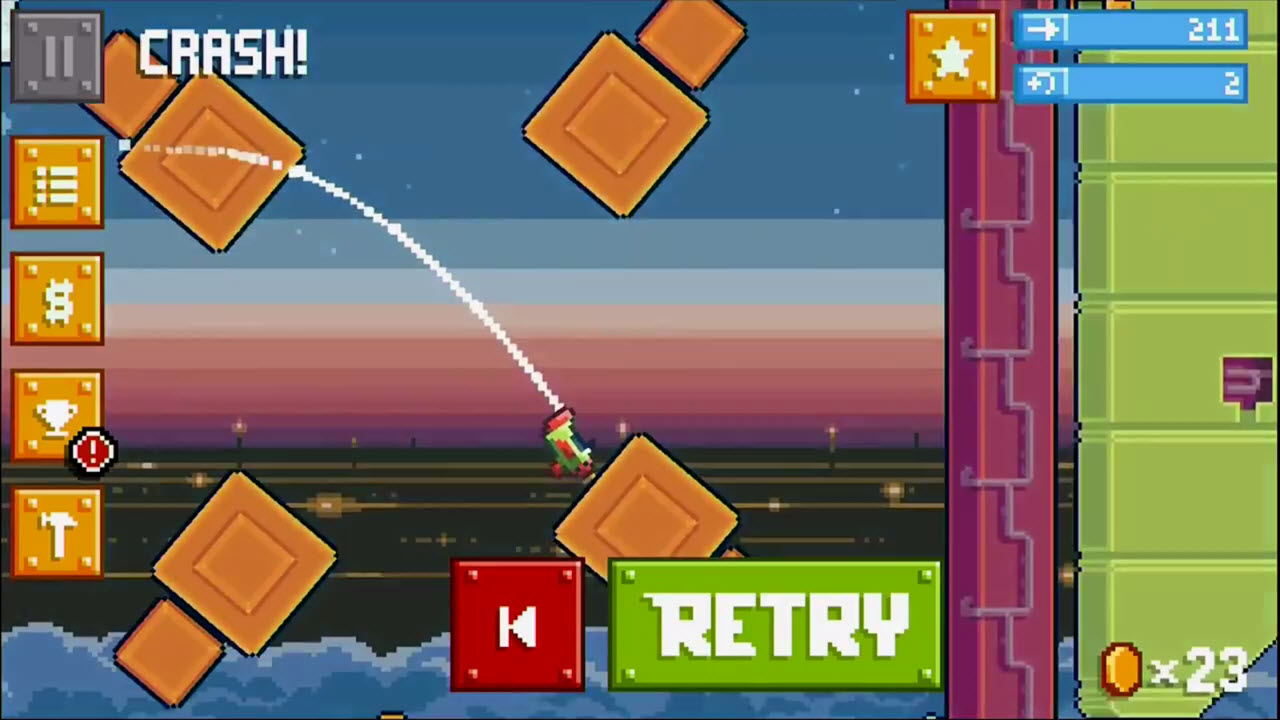Open the missions list panel
Viewport: 1280px width, 720px height.
pyautogui.click(x=57, y=183)
